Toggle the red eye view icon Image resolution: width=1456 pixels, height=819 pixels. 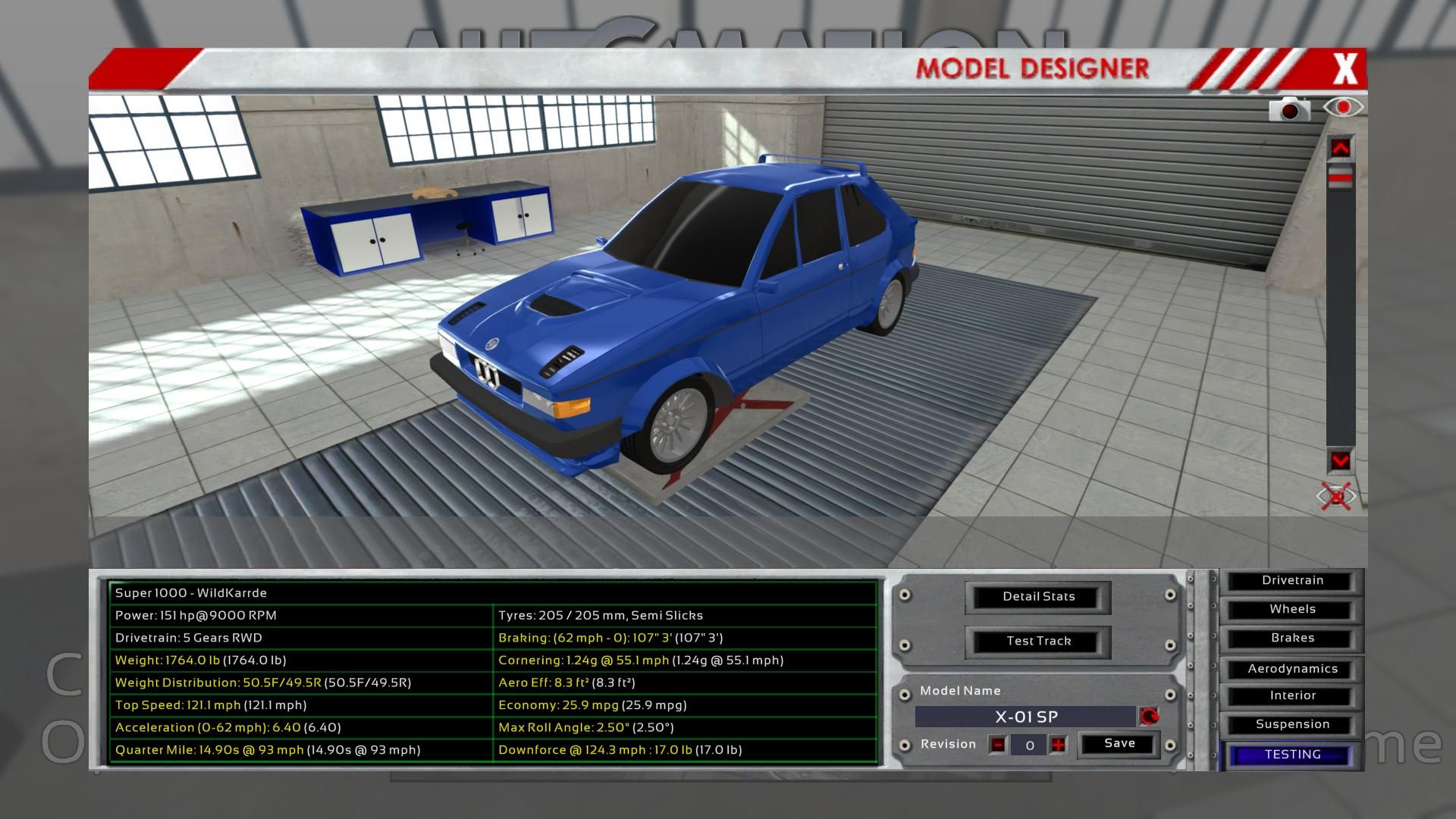1343,108
